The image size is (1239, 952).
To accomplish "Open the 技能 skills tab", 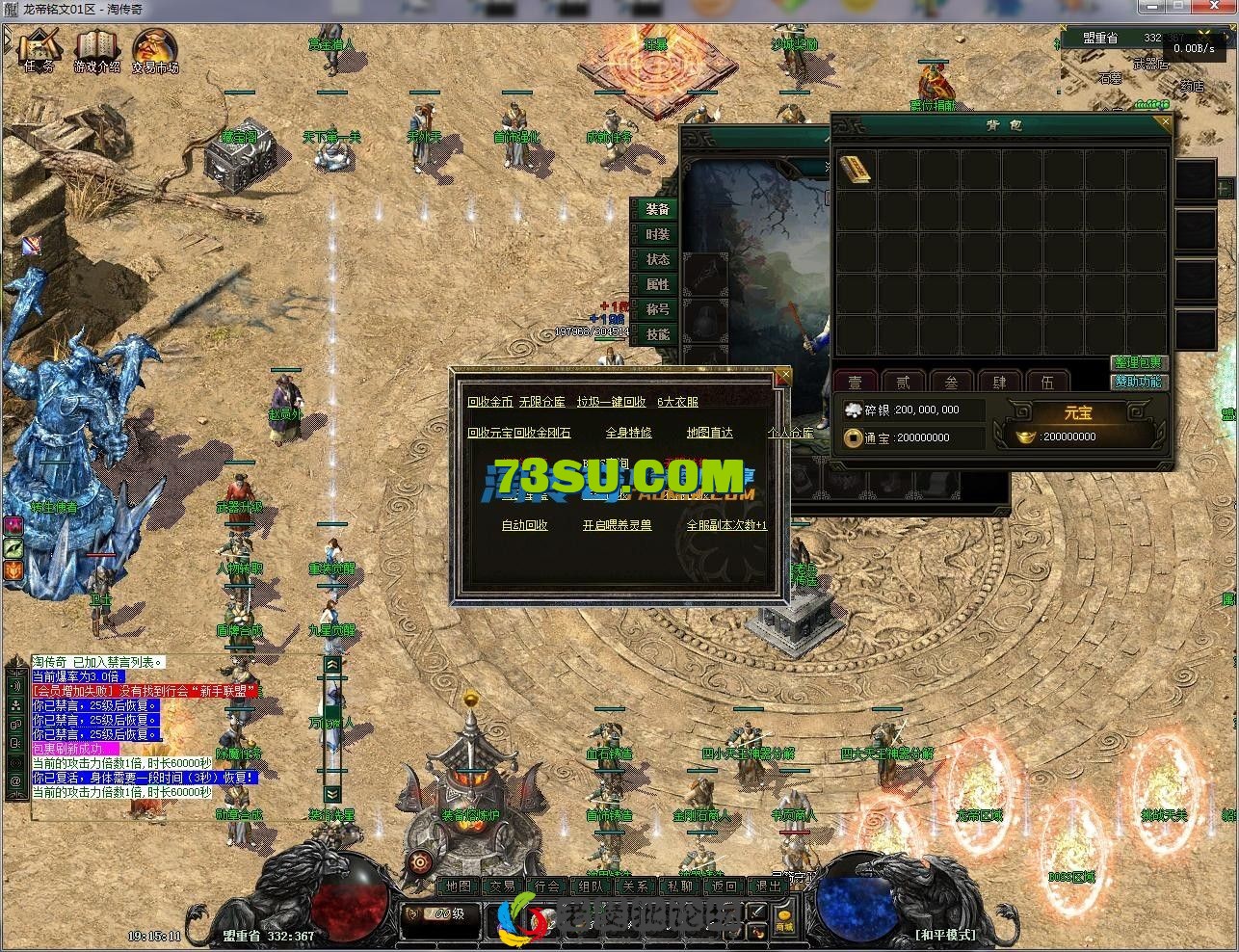I will pyautogui.click(x=658, y=335).
